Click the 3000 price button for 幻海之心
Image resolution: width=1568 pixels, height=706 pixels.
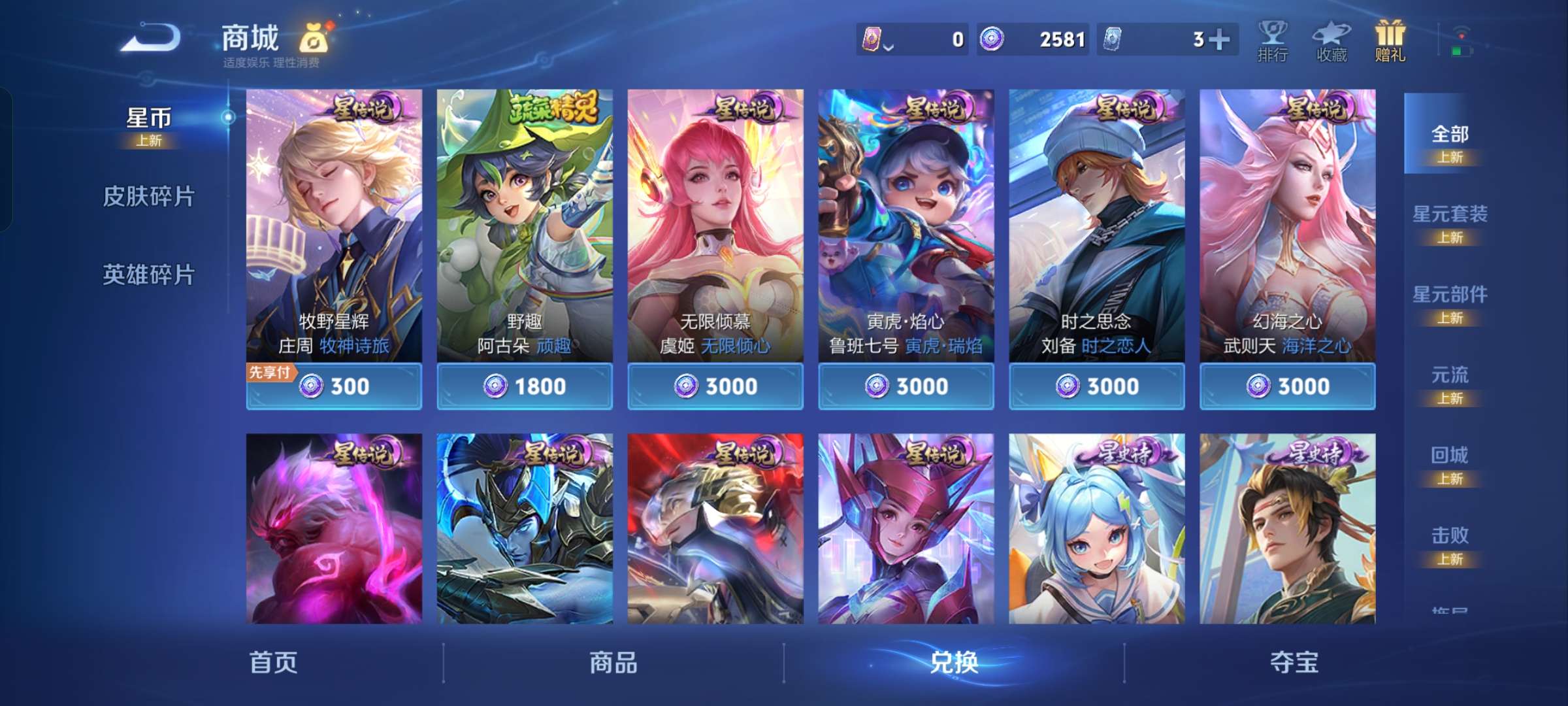1286,386
